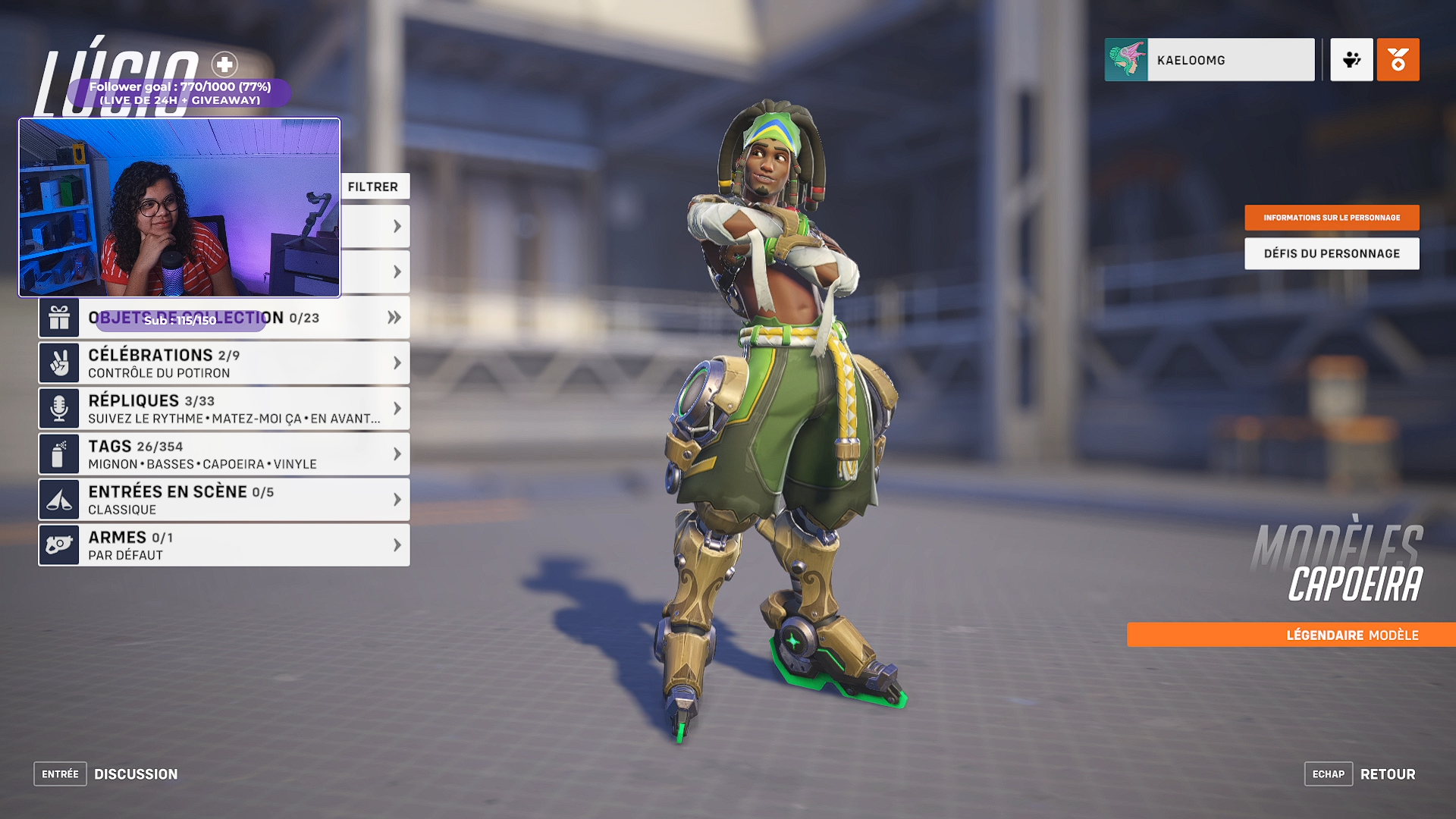Screen dimensions: 1456x819
Task: Click the plus icon beside Lúcio's name
Action: coord(224,64)
